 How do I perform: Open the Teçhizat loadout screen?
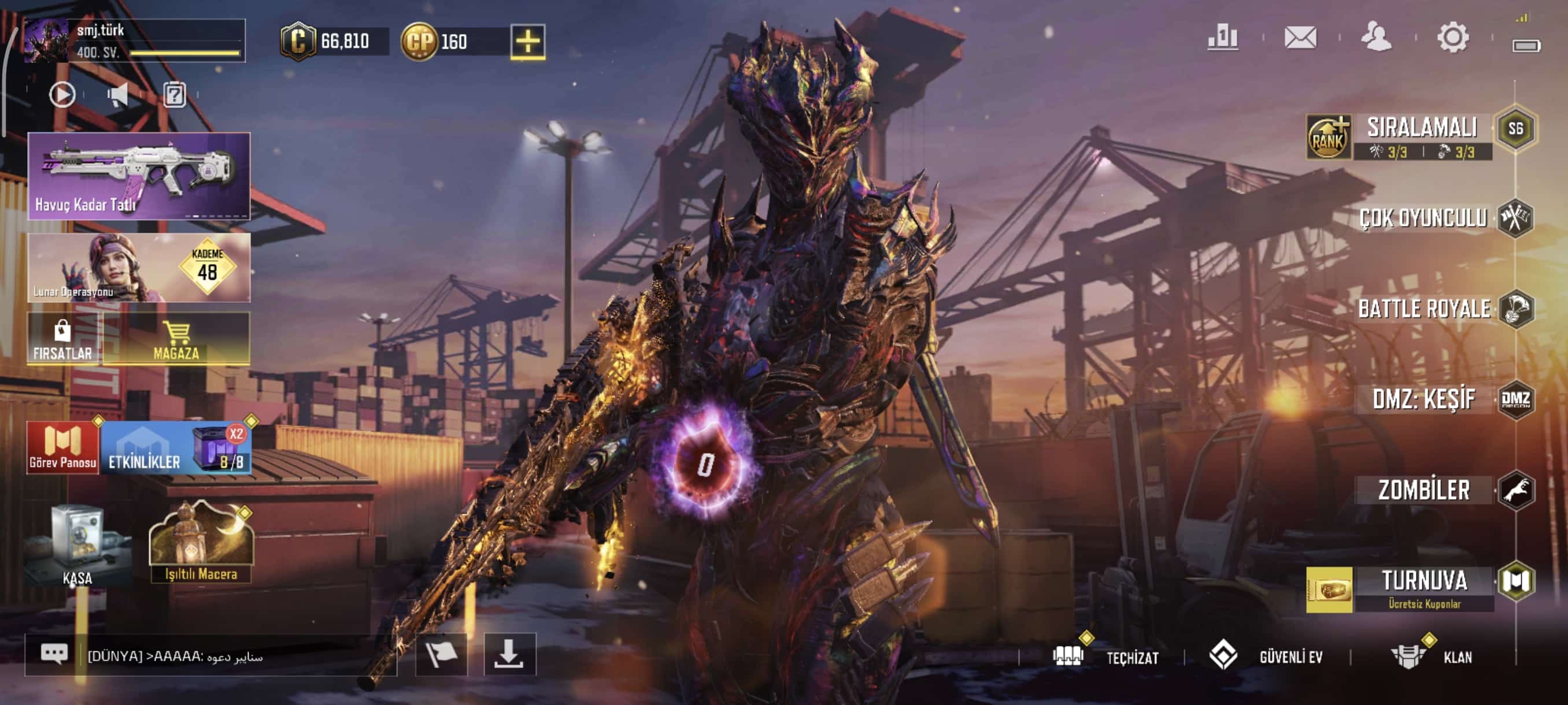1107,657
